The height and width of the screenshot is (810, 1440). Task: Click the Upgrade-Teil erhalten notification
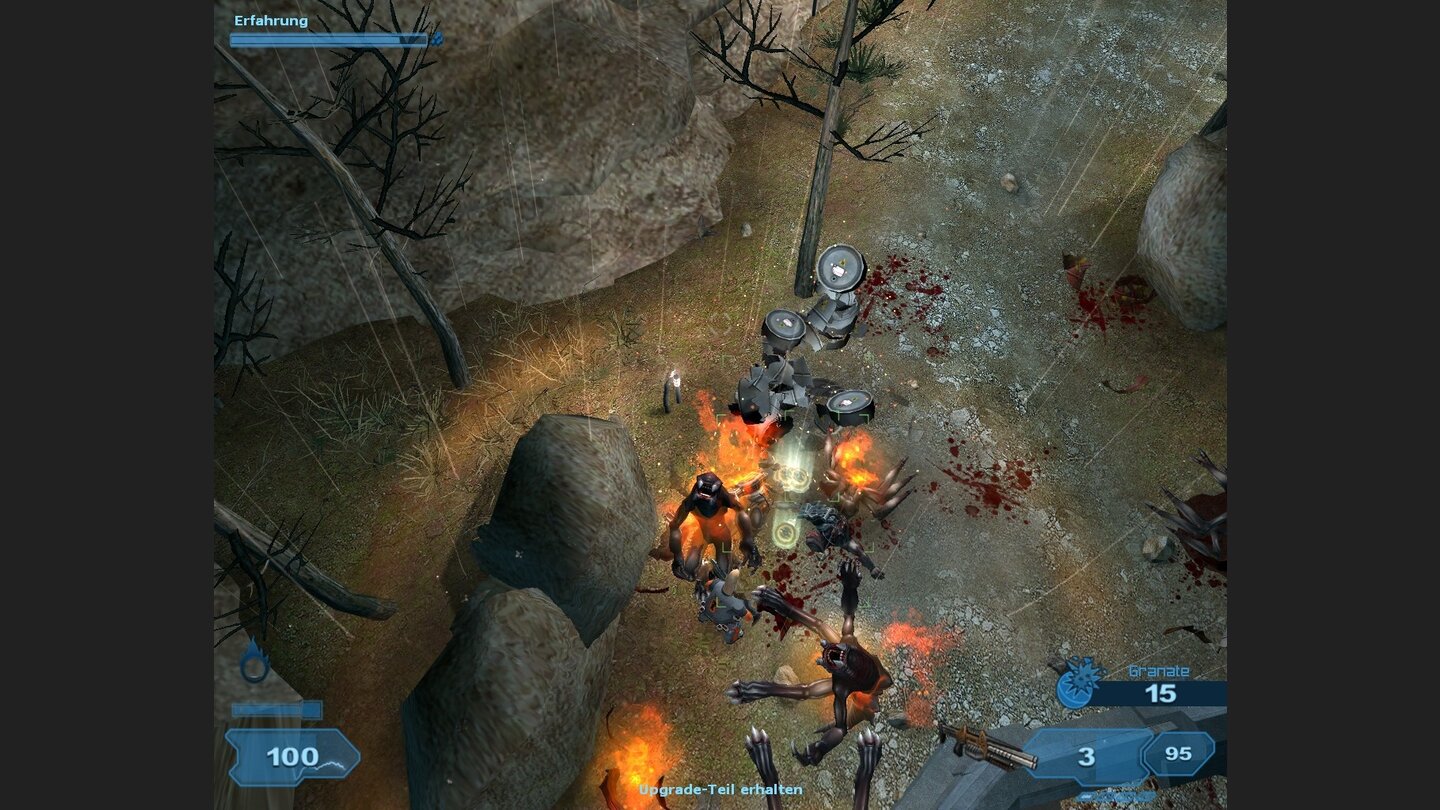(x=720, y=790)
